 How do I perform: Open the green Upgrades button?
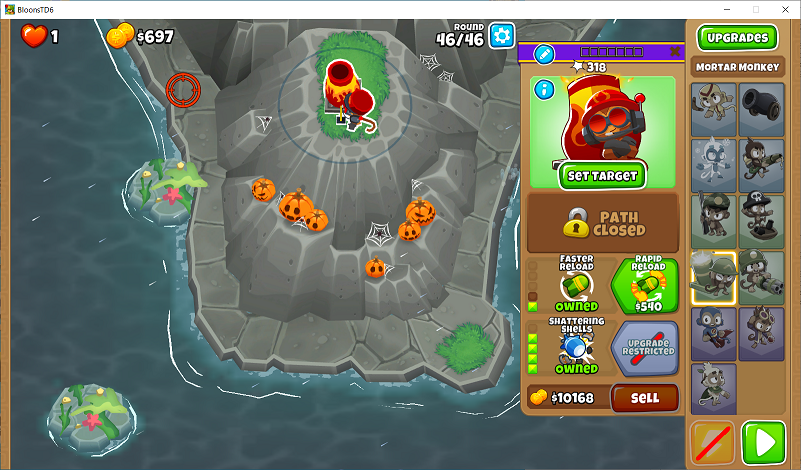click(x=737, y=38)
